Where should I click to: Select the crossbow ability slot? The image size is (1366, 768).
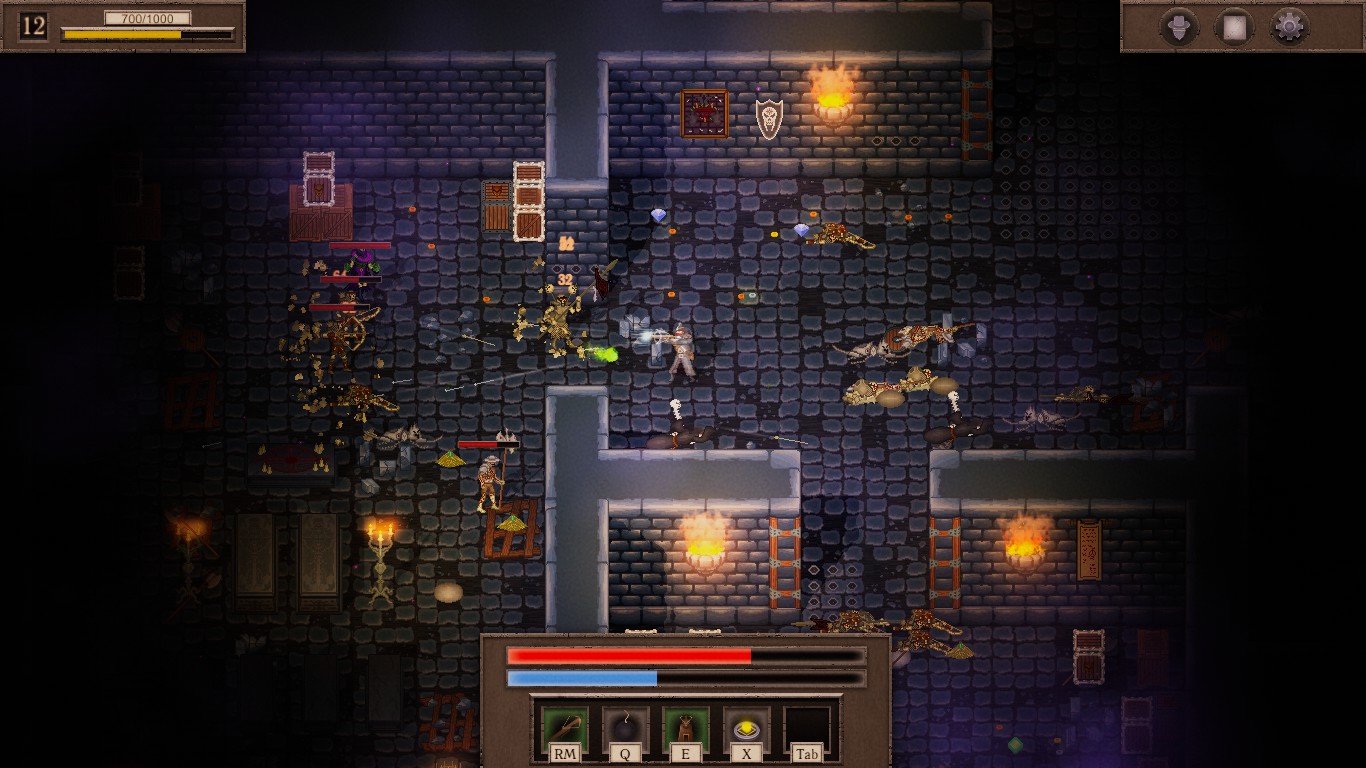(564, 728)
